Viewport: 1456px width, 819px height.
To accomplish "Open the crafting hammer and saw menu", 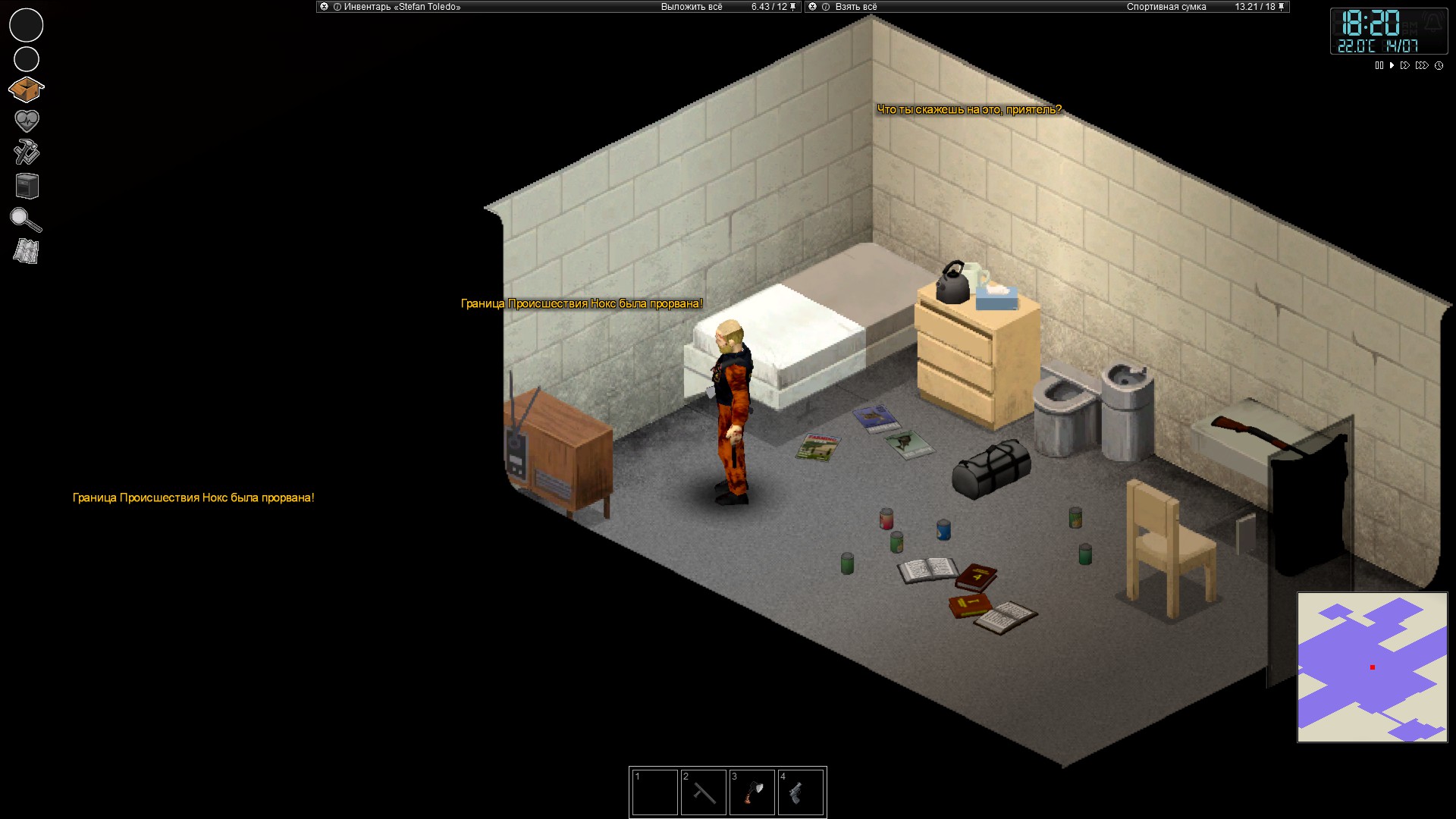I will click(27, 152).
